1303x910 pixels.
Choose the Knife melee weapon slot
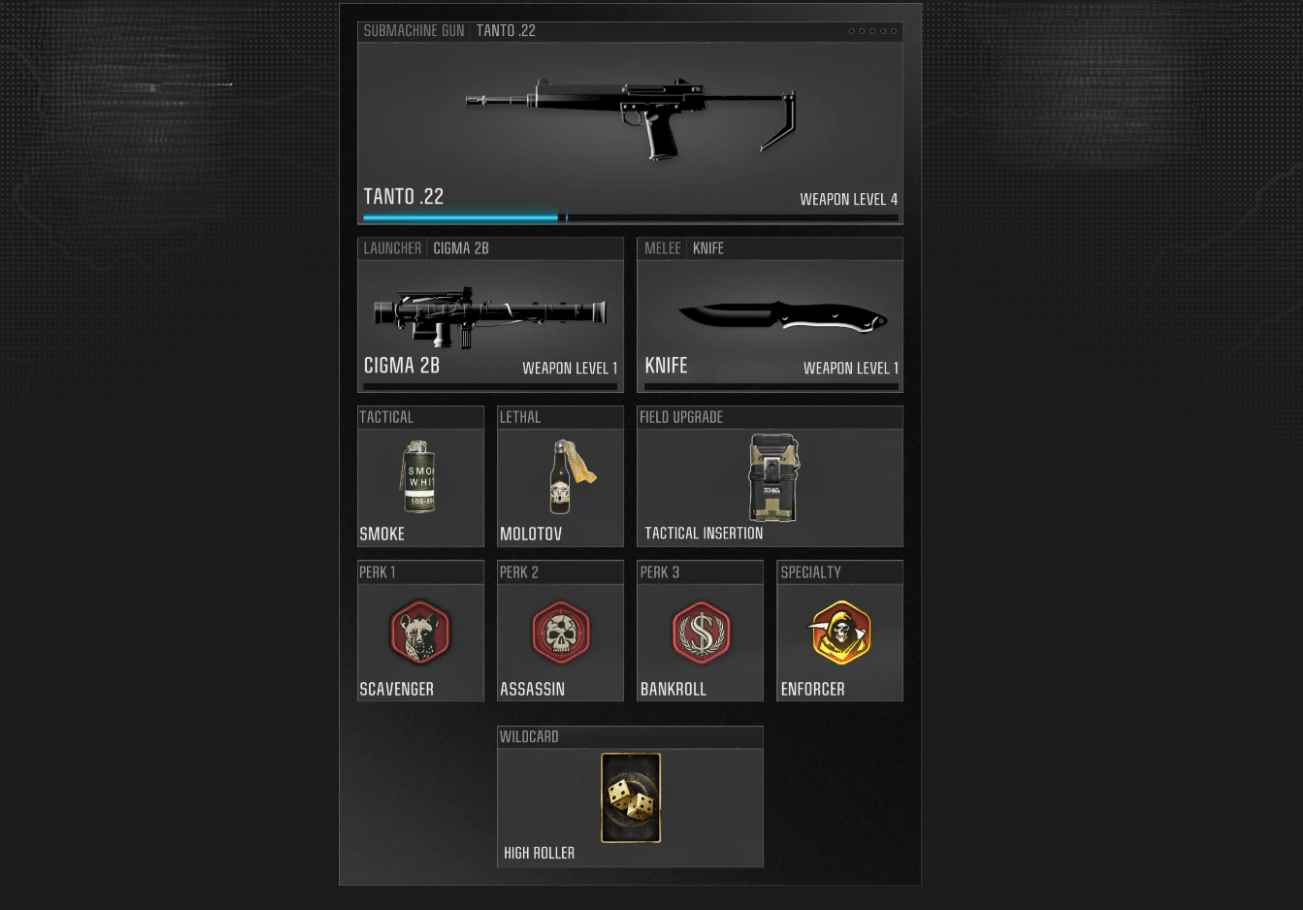(x=770, y=315)
